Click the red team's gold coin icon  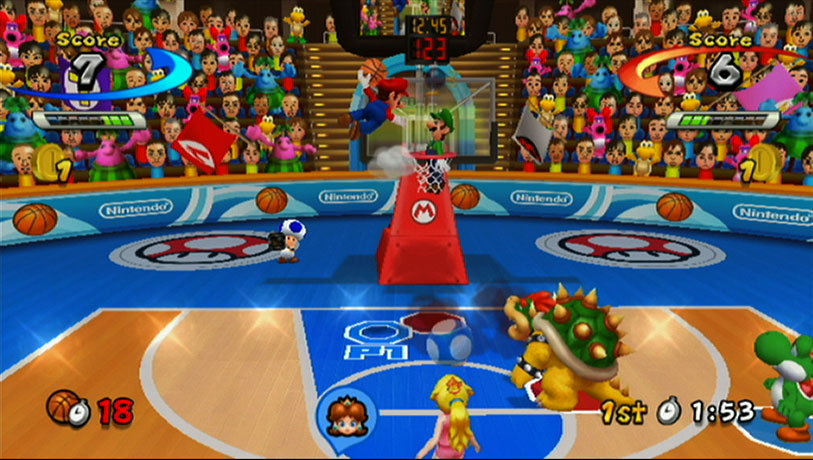(x=765, y=161)
